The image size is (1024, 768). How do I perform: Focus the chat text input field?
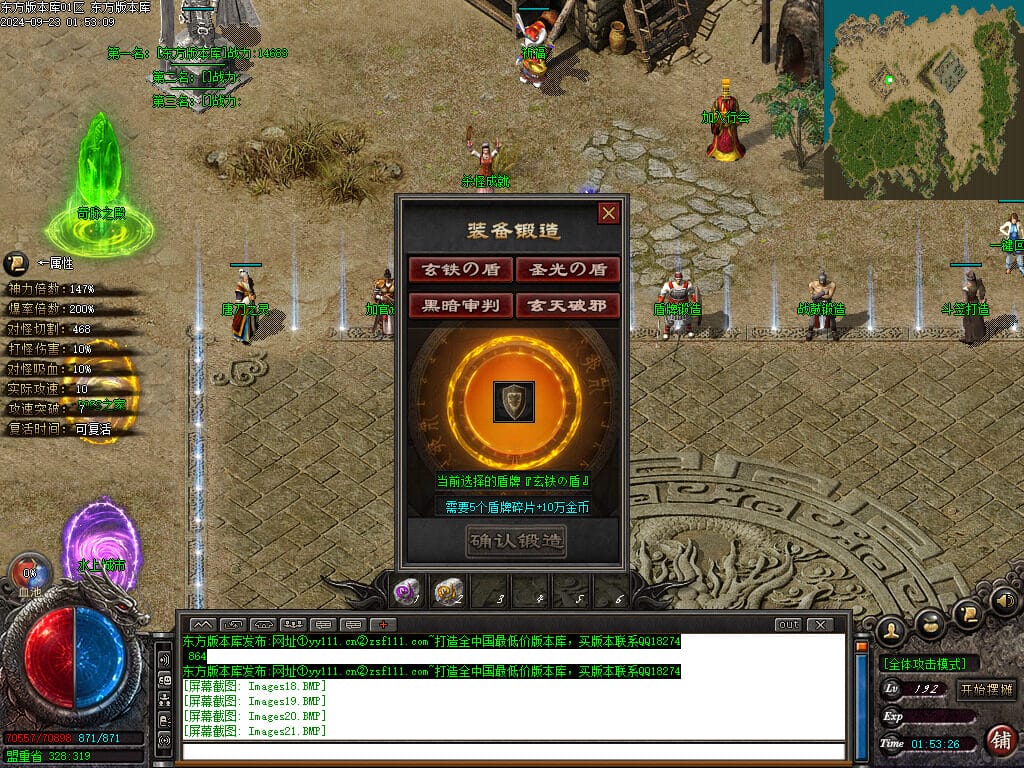pyautogui.click(x=514, y=750)
